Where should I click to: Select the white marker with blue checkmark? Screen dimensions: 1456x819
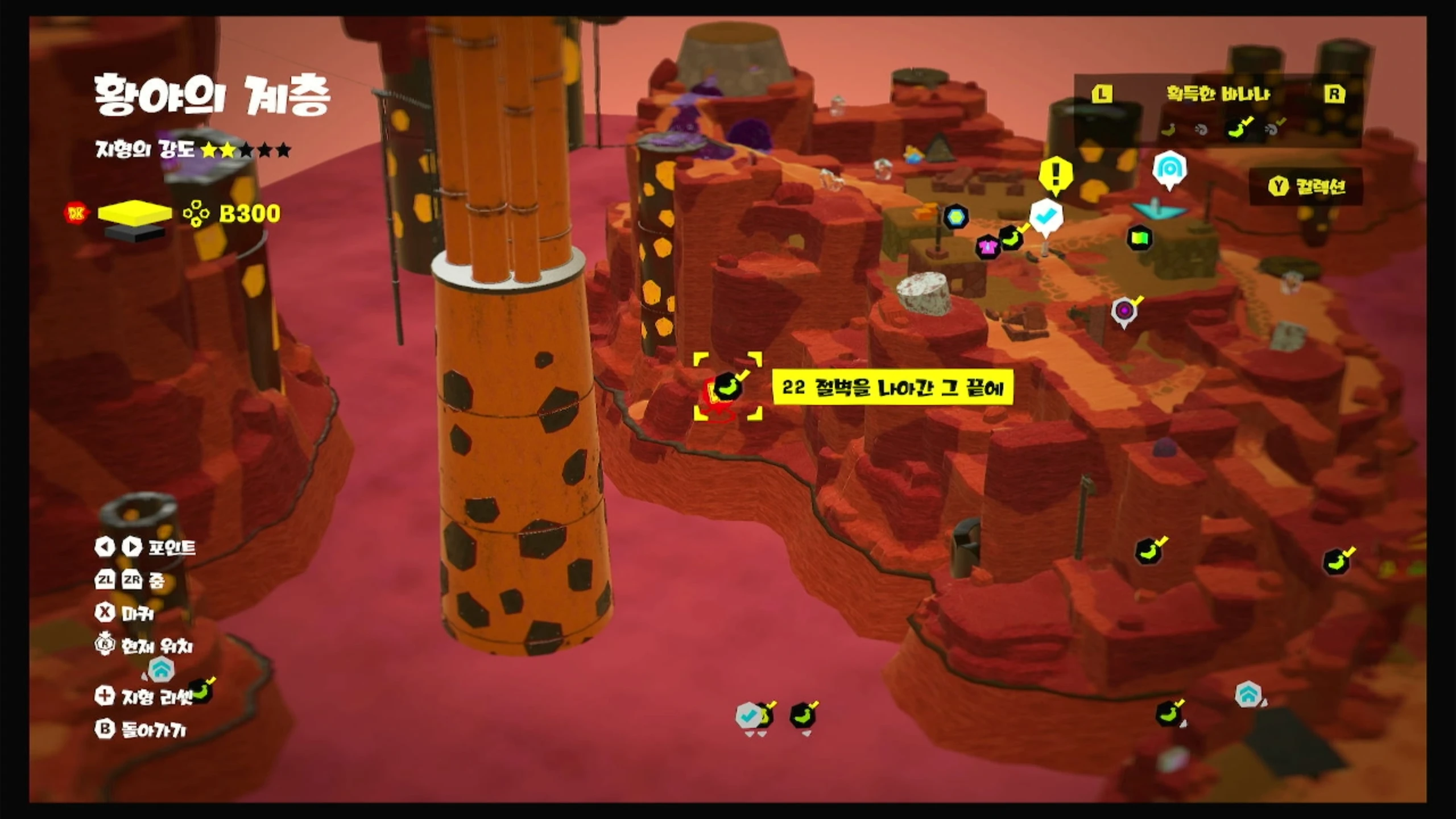coord(1046,217)
